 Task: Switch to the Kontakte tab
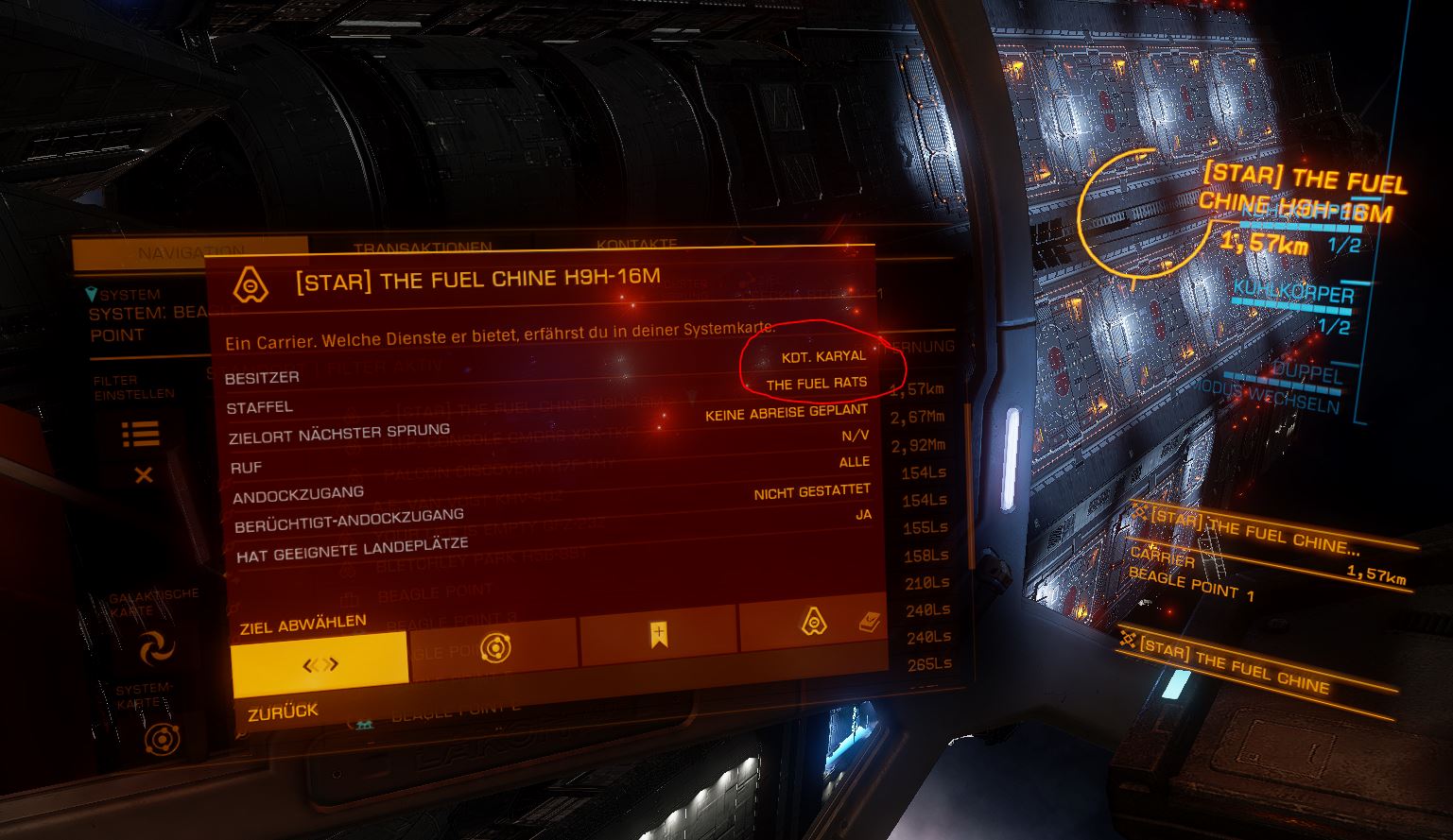636,244
